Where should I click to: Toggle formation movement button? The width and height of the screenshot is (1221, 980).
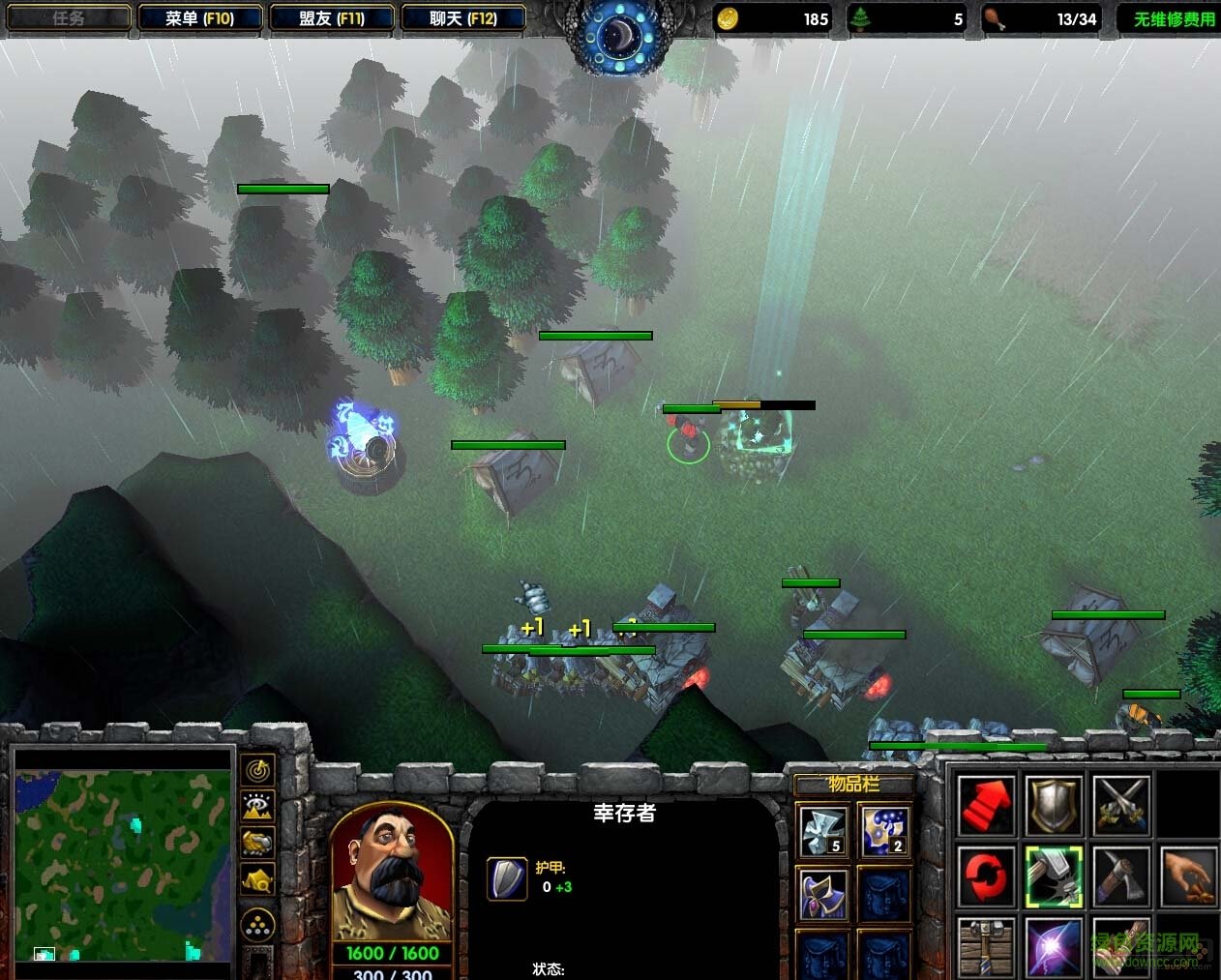(257, 925)
